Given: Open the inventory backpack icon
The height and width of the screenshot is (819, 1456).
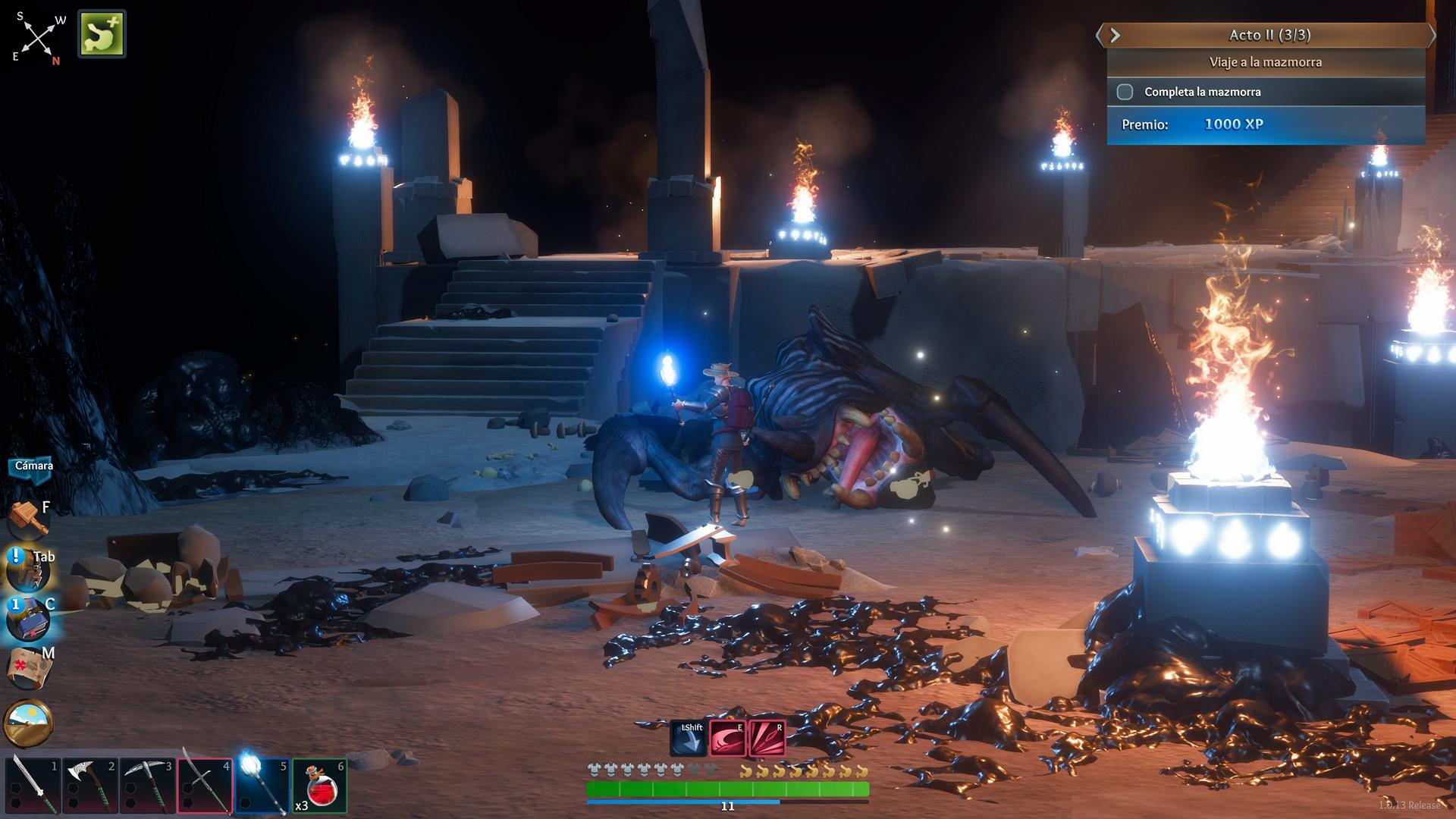Looking at the screenshot, I should pyautogui.click(x=28, y=571).
